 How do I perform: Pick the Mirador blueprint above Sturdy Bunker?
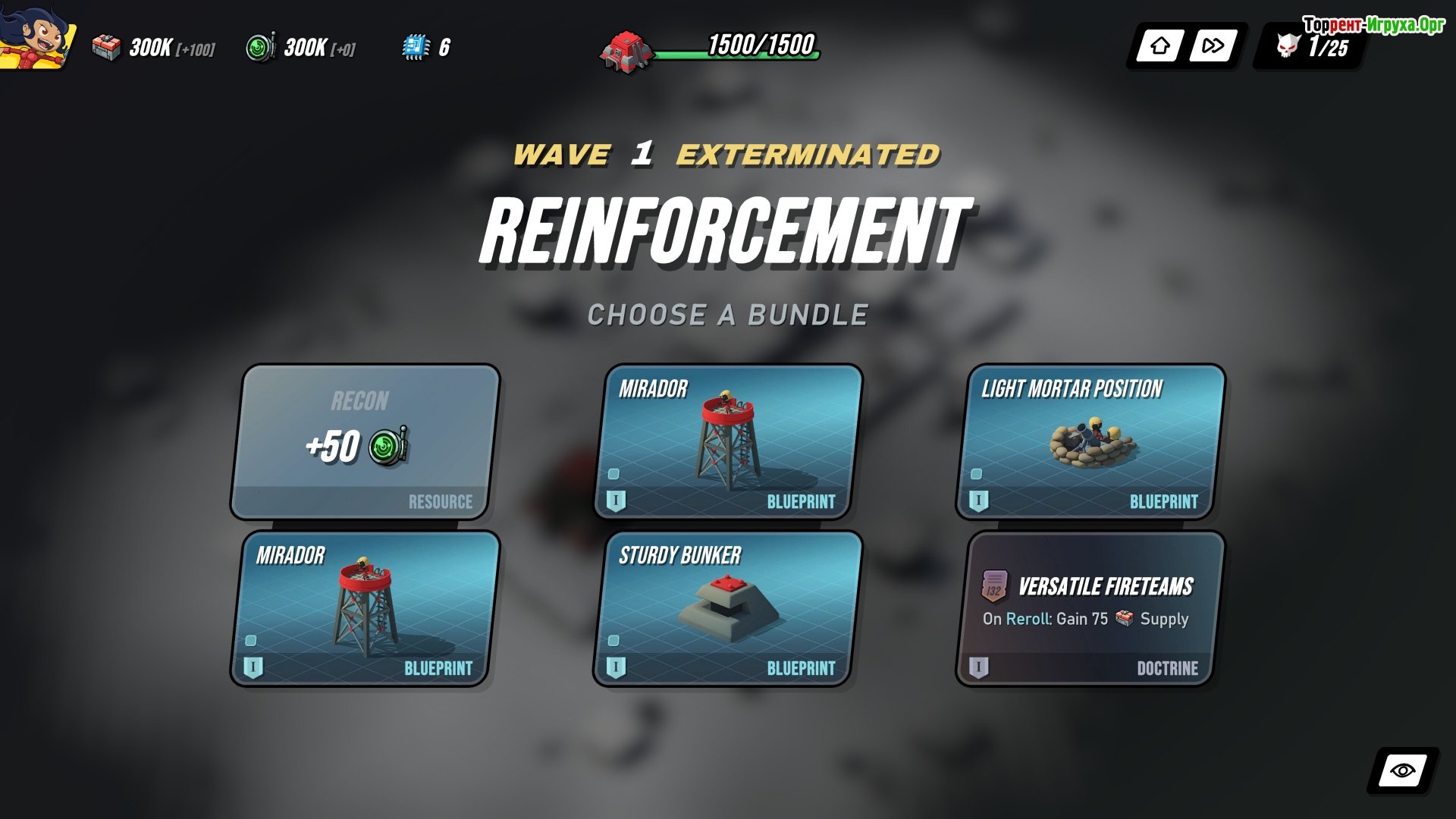[727, 443]
